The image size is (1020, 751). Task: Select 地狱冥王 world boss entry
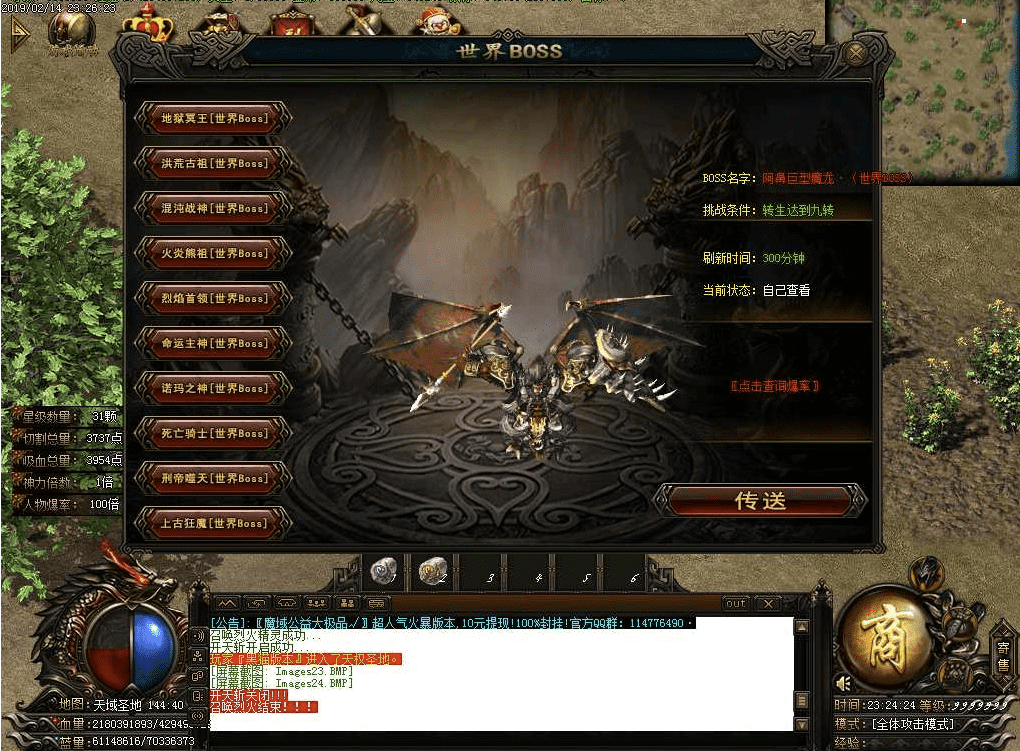214,118
